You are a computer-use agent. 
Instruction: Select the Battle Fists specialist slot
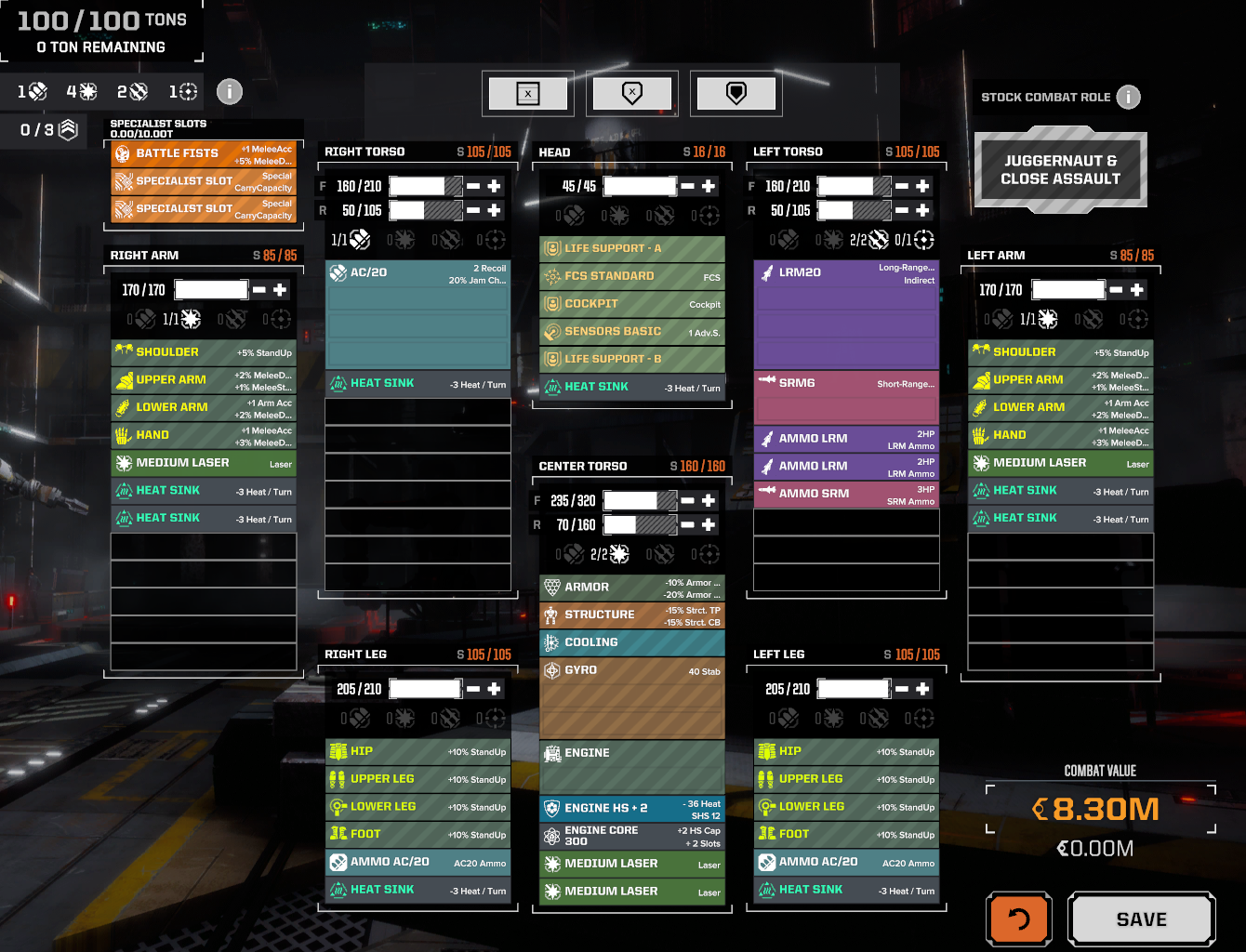tap(203, 152)
